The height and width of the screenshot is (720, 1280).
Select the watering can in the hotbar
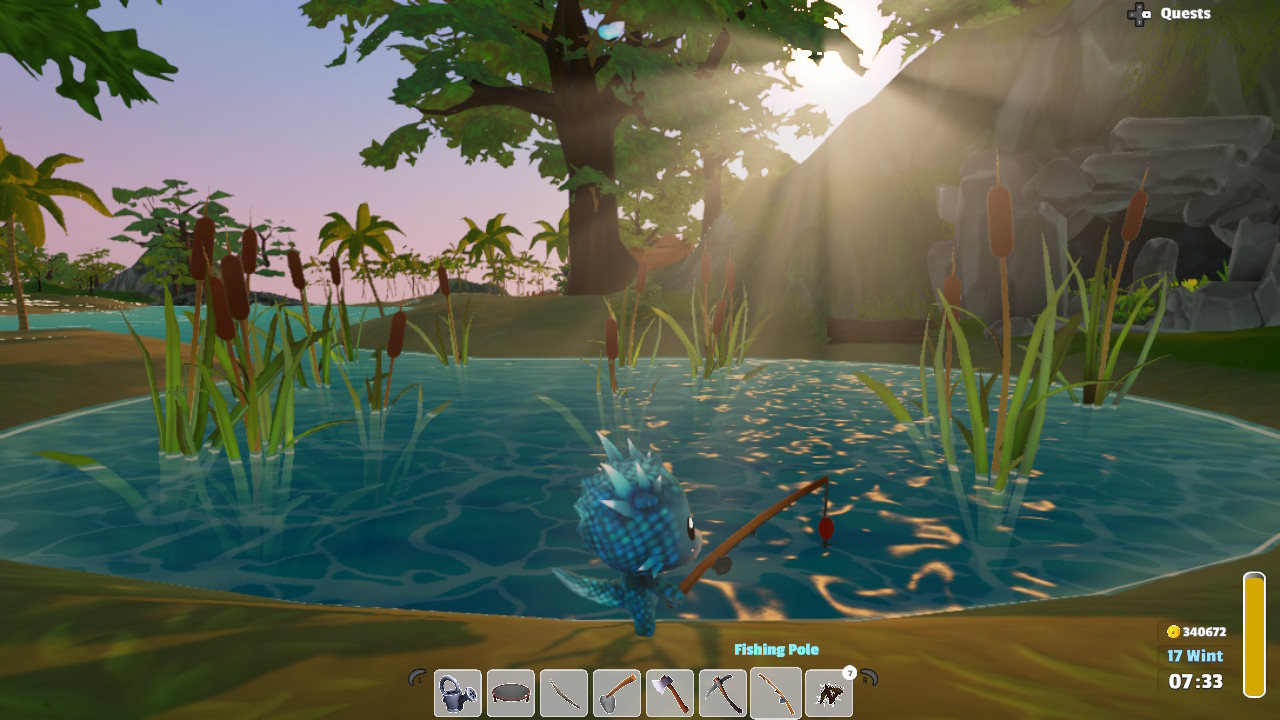point(457,692)
